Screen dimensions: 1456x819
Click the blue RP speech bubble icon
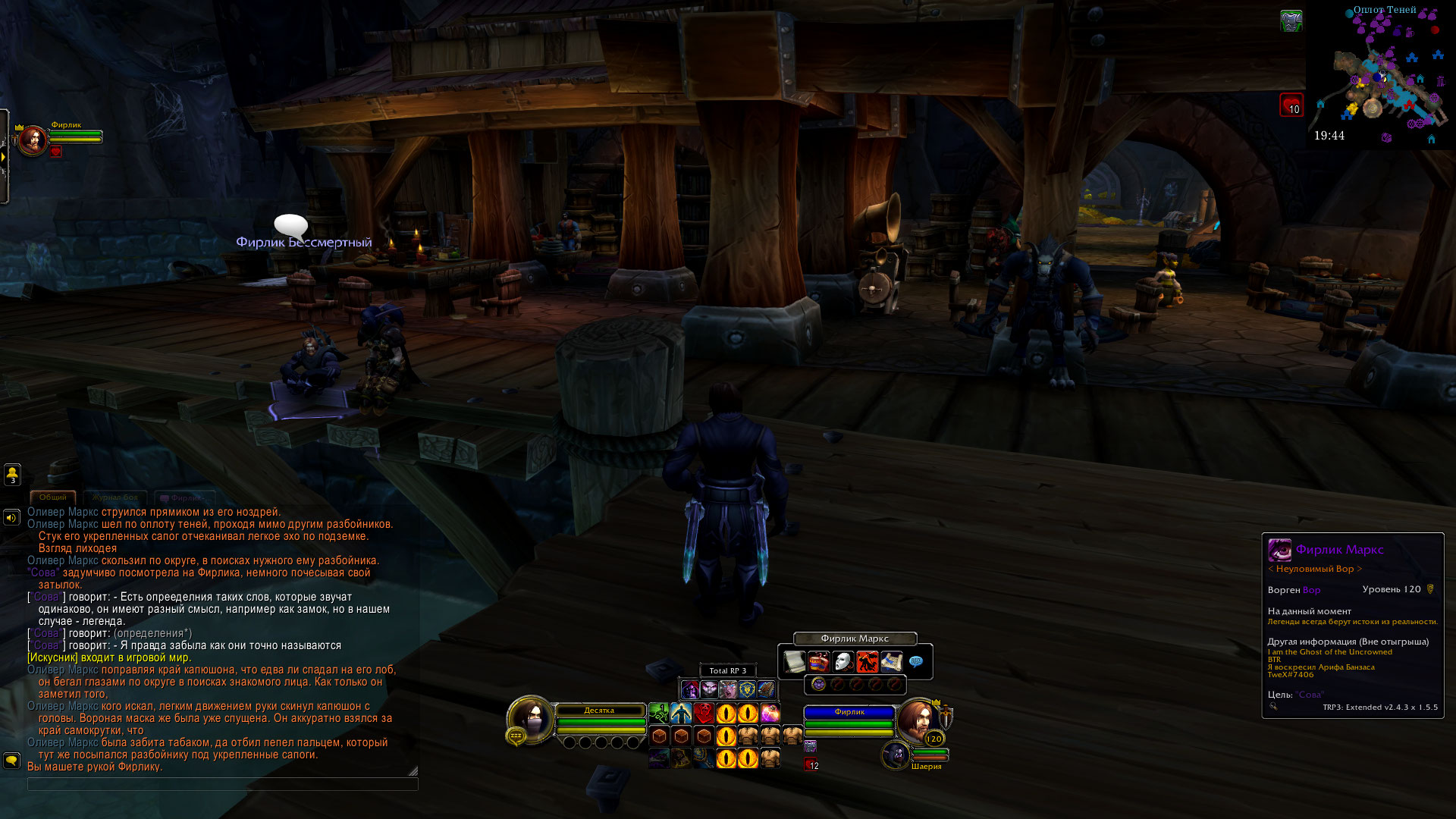916,662
